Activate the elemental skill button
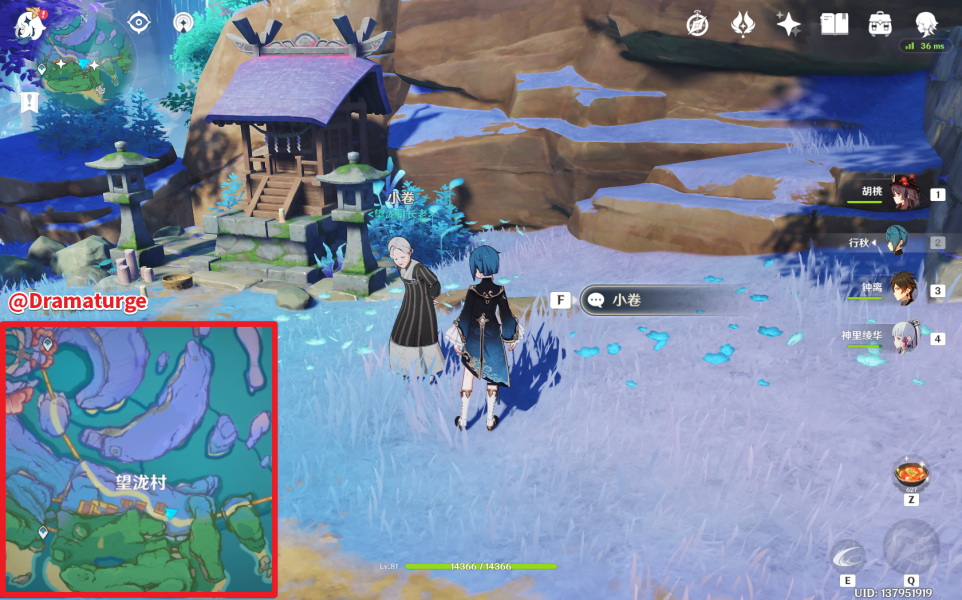This screenshot has height=600, width=962. (x=848, y=555)
